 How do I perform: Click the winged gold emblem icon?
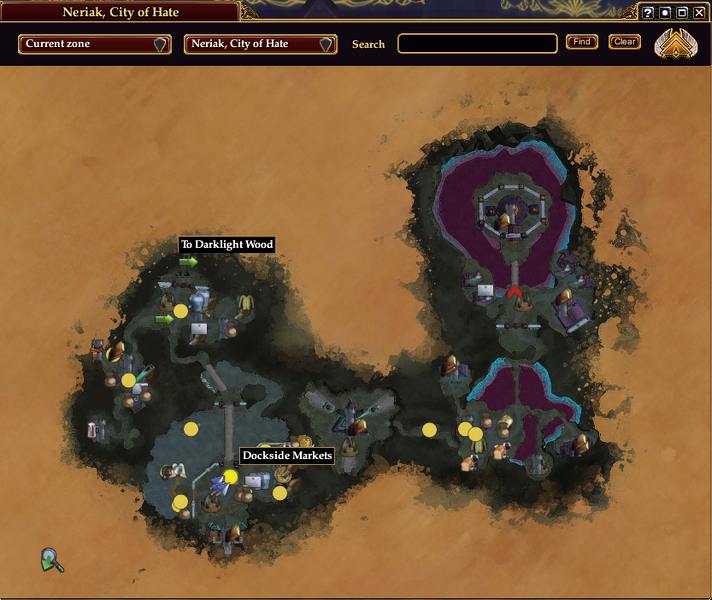[676, 44]
